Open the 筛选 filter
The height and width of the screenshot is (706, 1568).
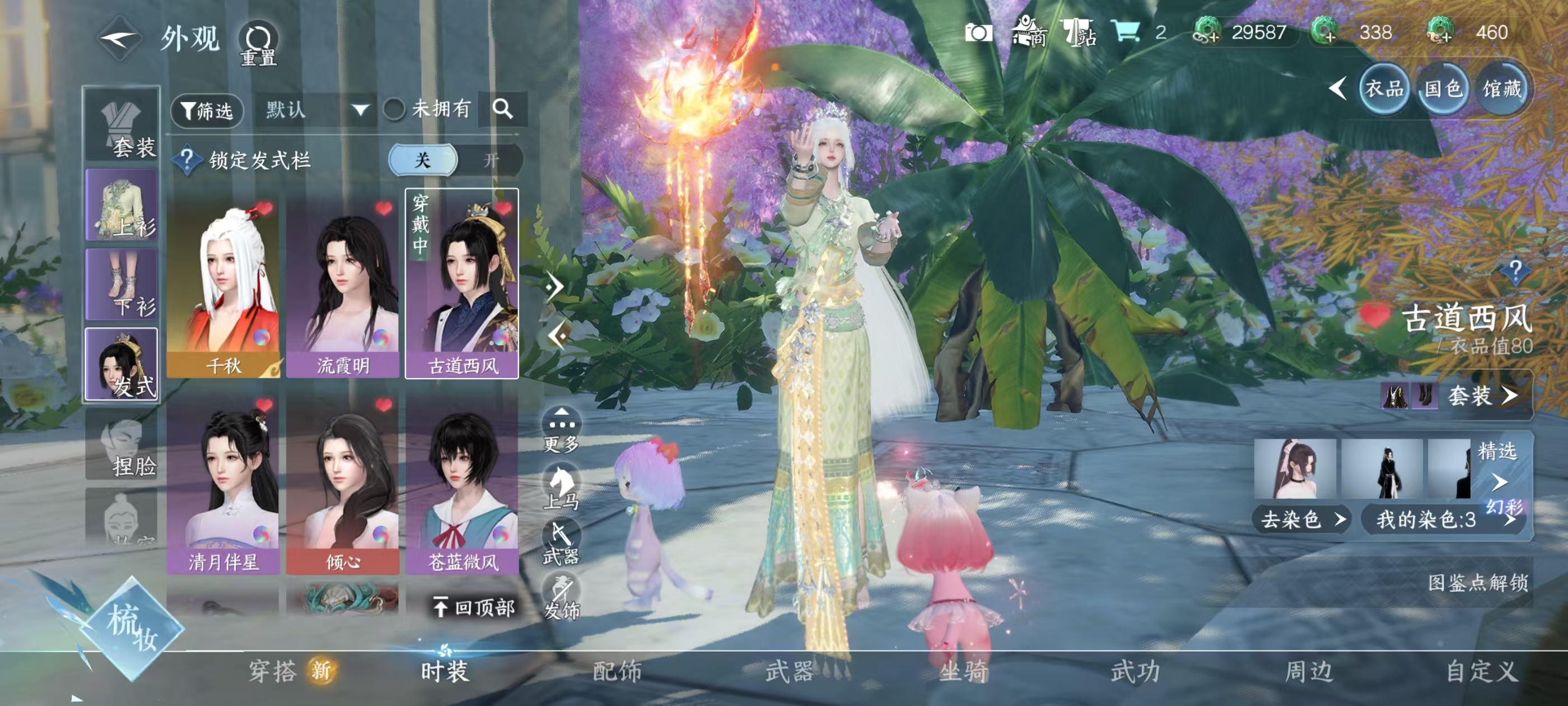click(207, 110)
